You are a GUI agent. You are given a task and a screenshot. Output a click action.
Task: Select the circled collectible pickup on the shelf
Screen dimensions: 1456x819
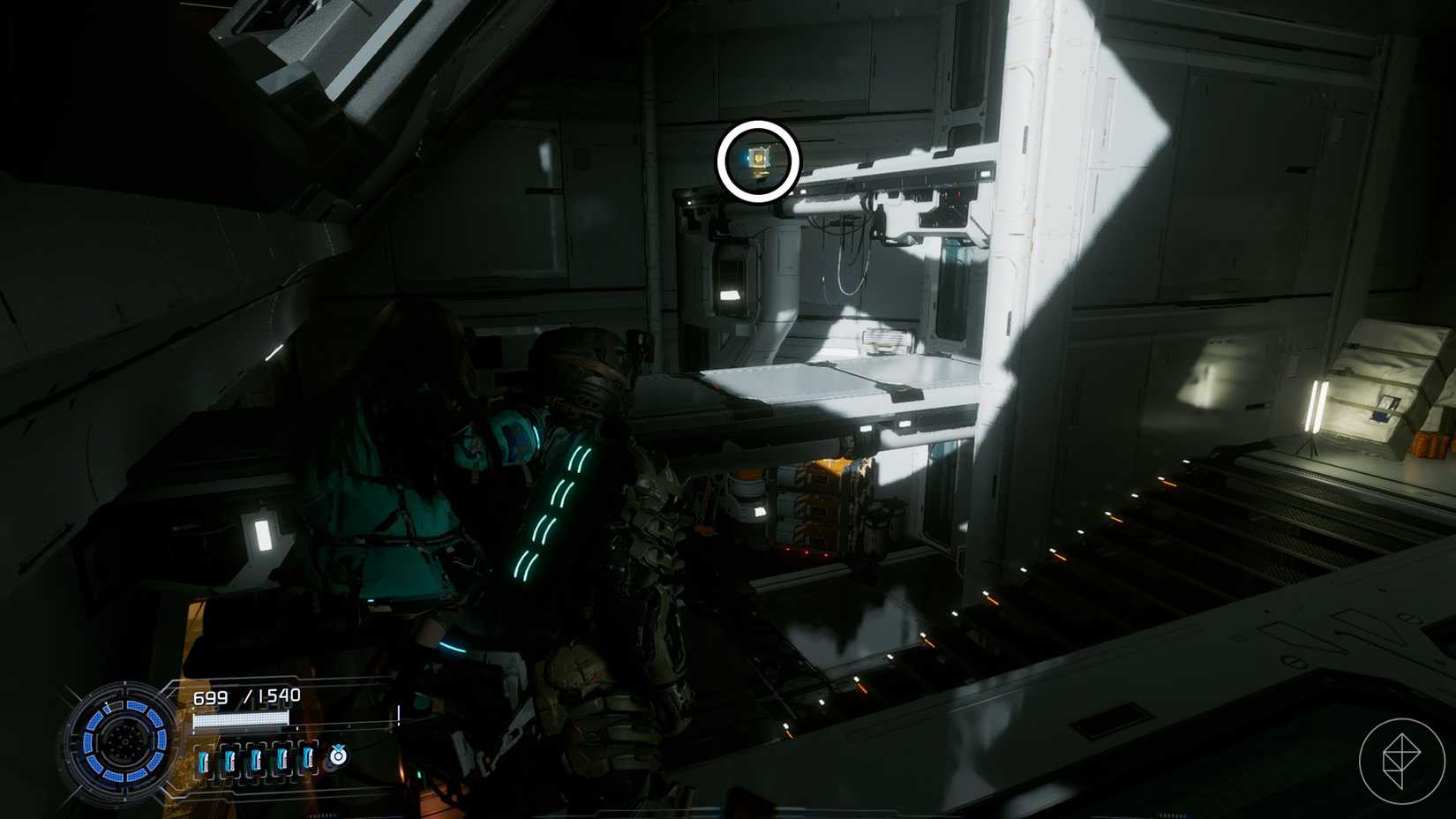(x=757, y=160)
